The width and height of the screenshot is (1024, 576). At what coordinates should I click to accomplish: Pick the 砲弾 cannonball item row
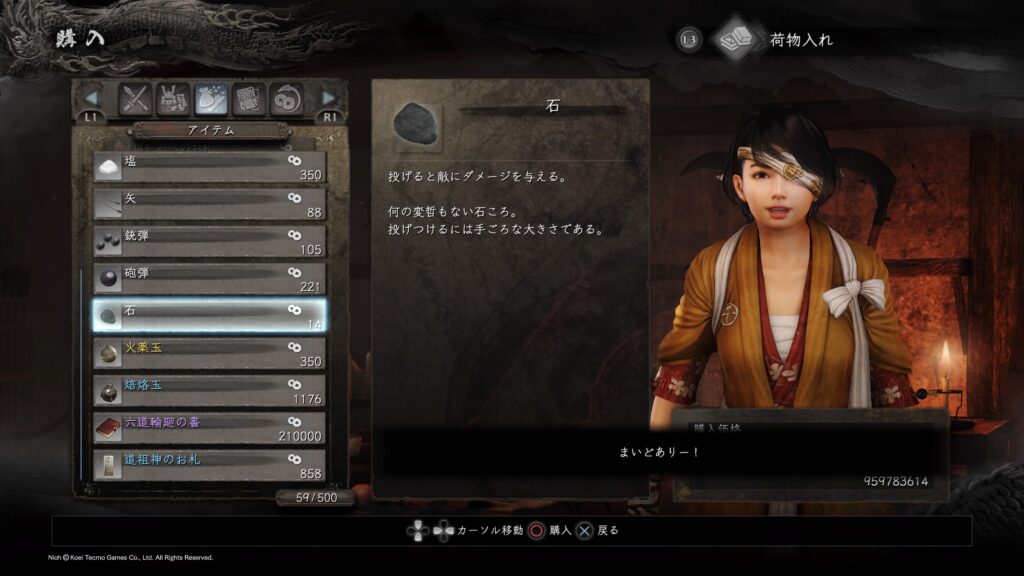(x=208, y=278)
